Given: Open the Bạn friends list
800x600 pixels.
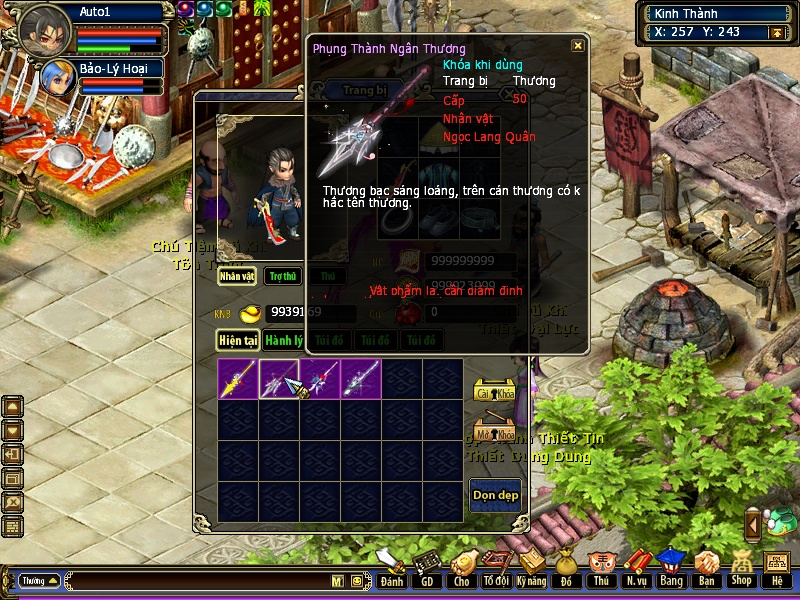Looking at the screenshot, I should click(706, 571).
